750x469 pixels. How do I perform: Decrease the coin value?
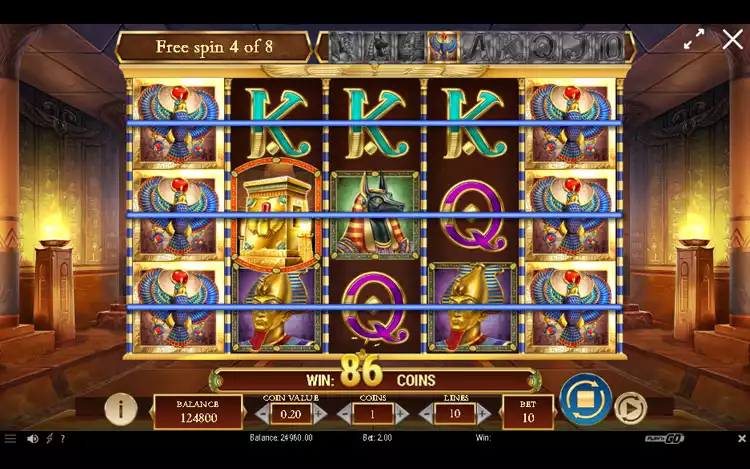261,413
